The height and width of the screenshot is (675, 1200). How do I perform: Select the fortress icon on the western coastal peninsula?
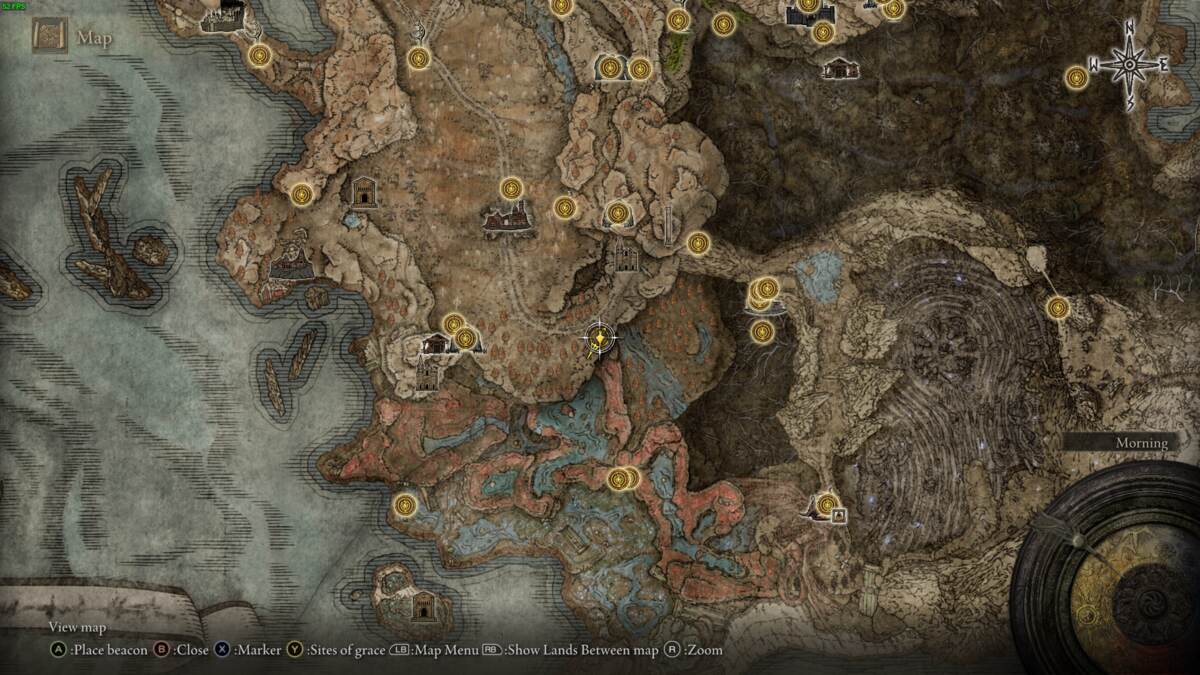pyautogui.click(x=291, y=262)
